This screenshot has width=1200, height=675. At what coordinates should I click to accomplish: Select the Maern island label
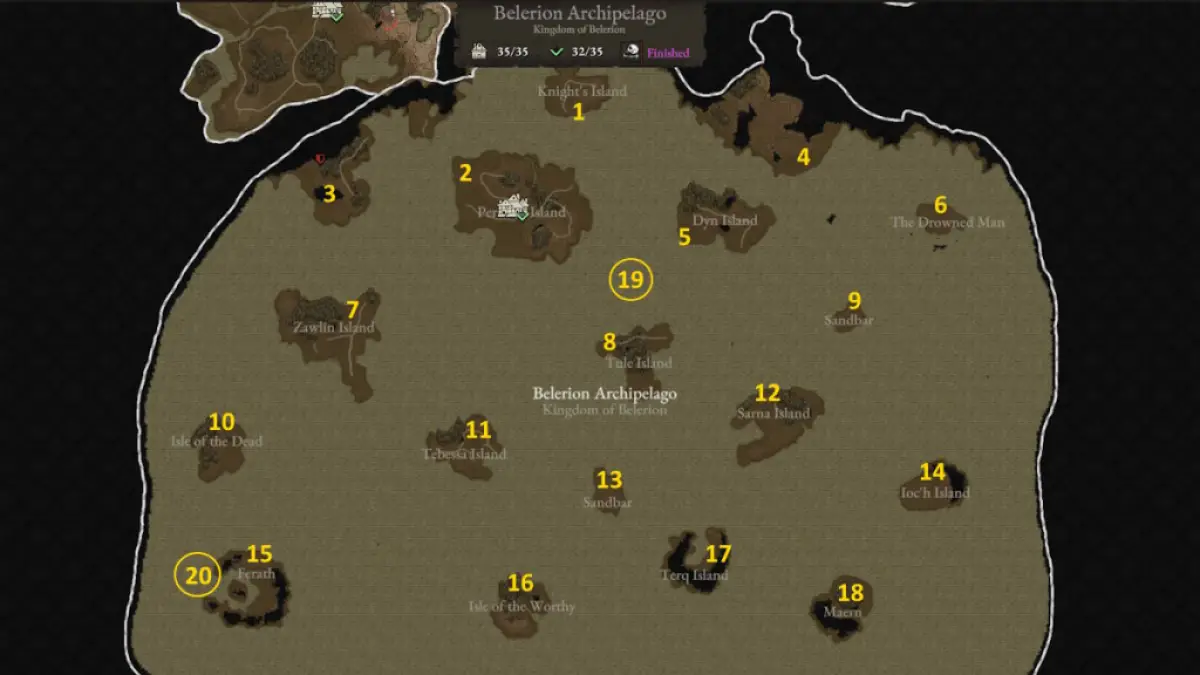click(842, 611)
